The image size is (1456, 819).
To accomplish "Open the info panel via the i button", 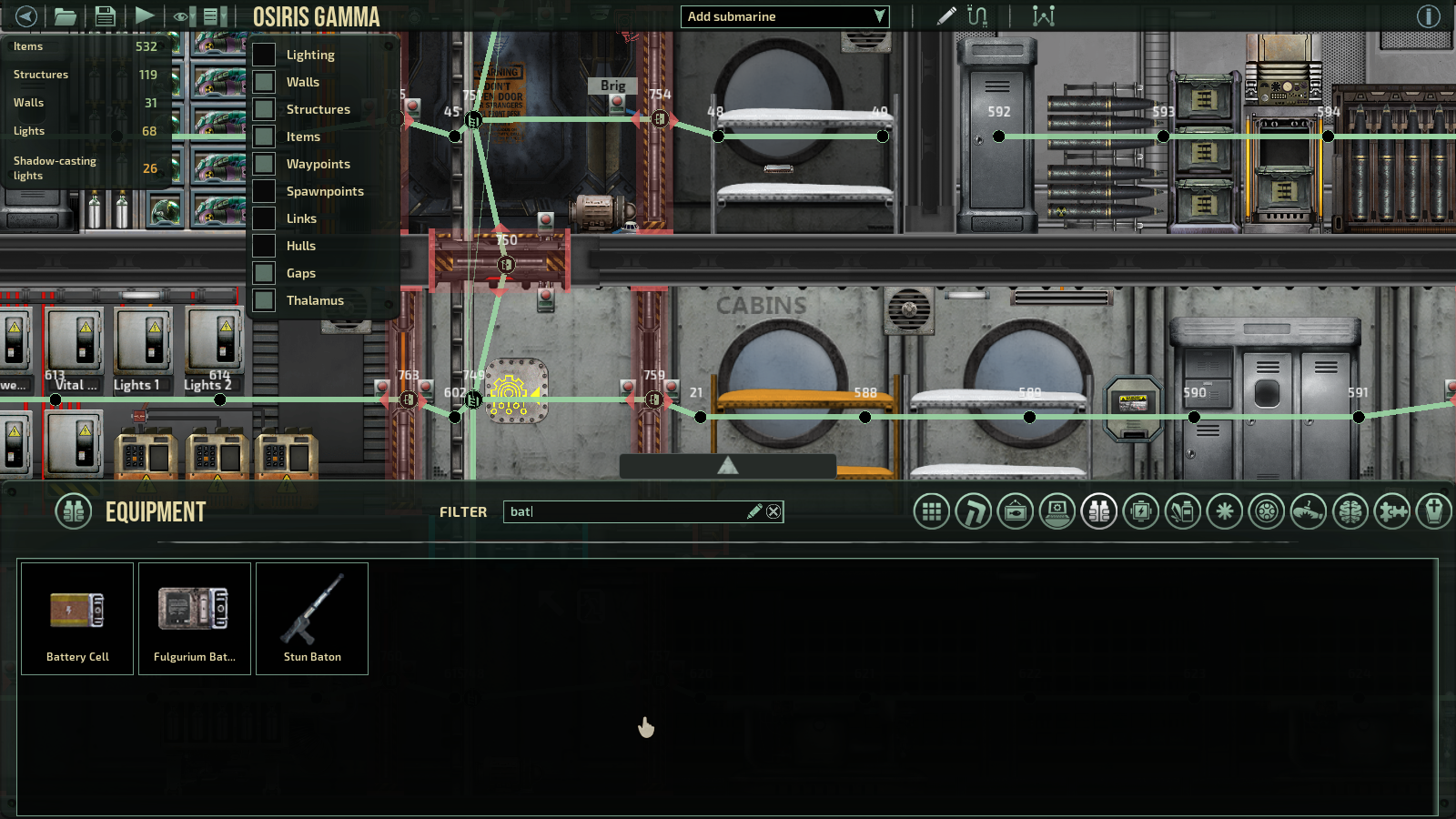I will 1431,15.
